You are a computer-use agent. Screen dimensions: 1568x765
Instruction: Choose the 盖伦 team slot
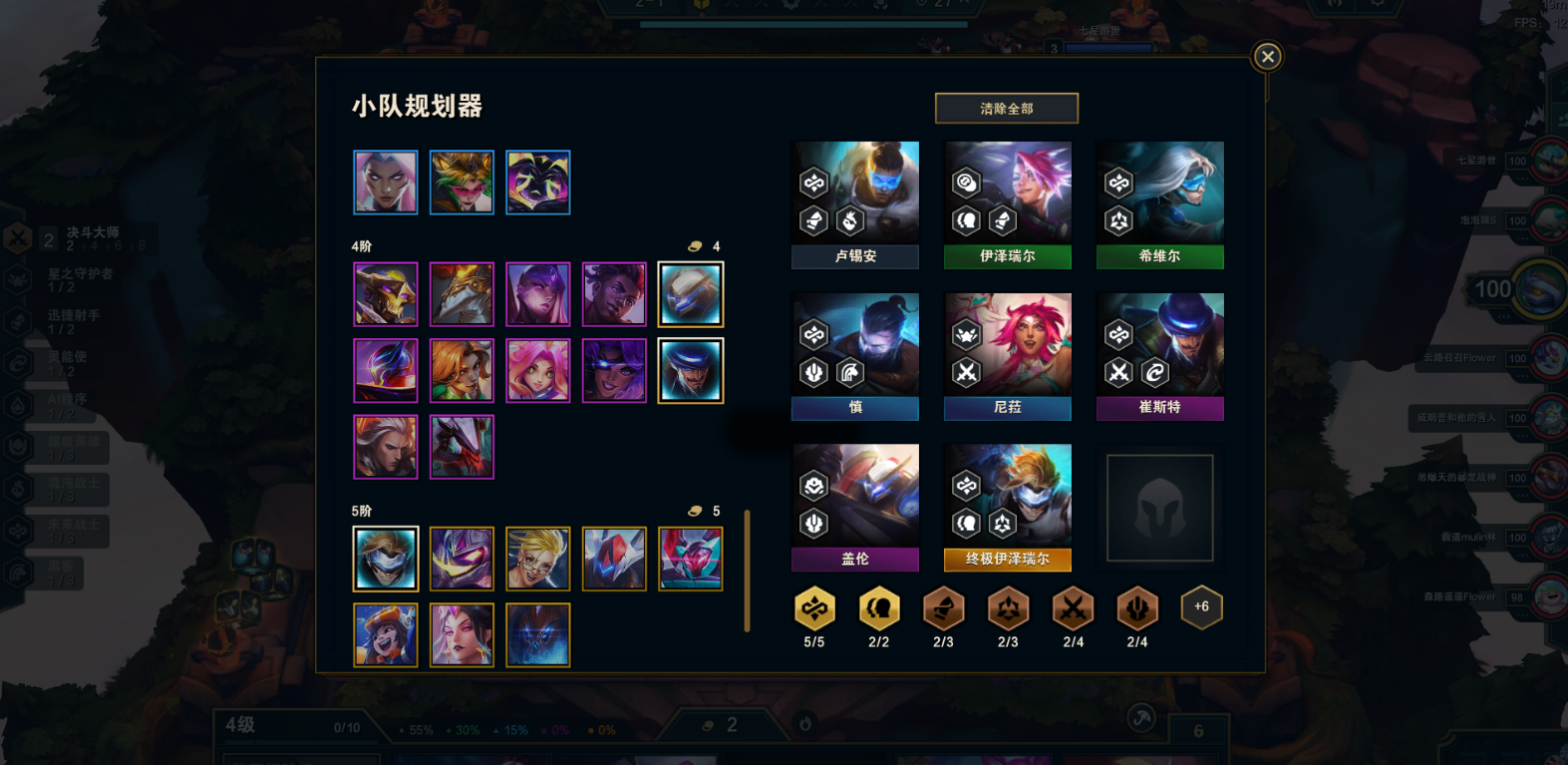tap(855, 508)
